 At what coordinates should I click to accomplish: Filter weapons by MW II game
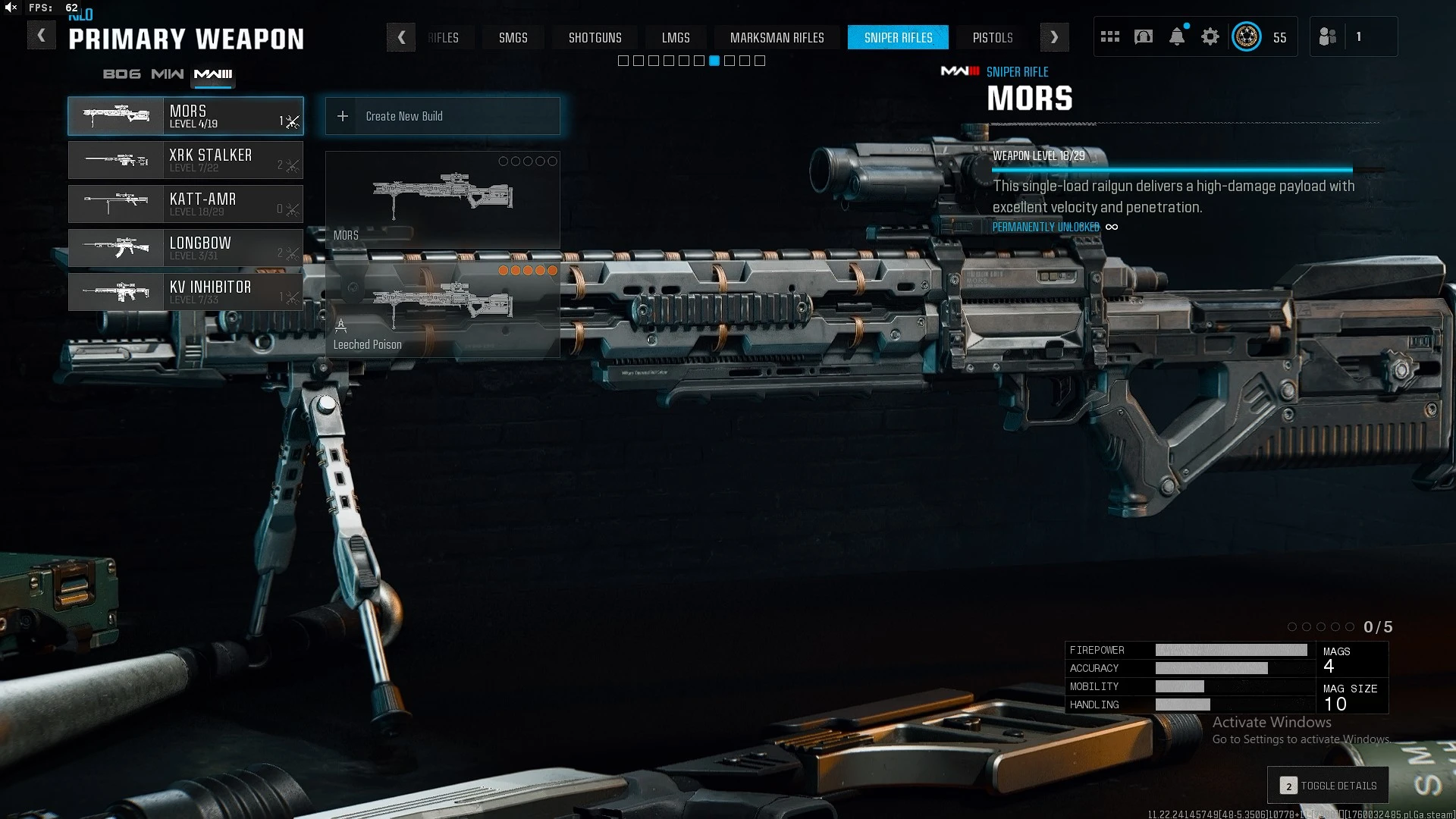167,74
